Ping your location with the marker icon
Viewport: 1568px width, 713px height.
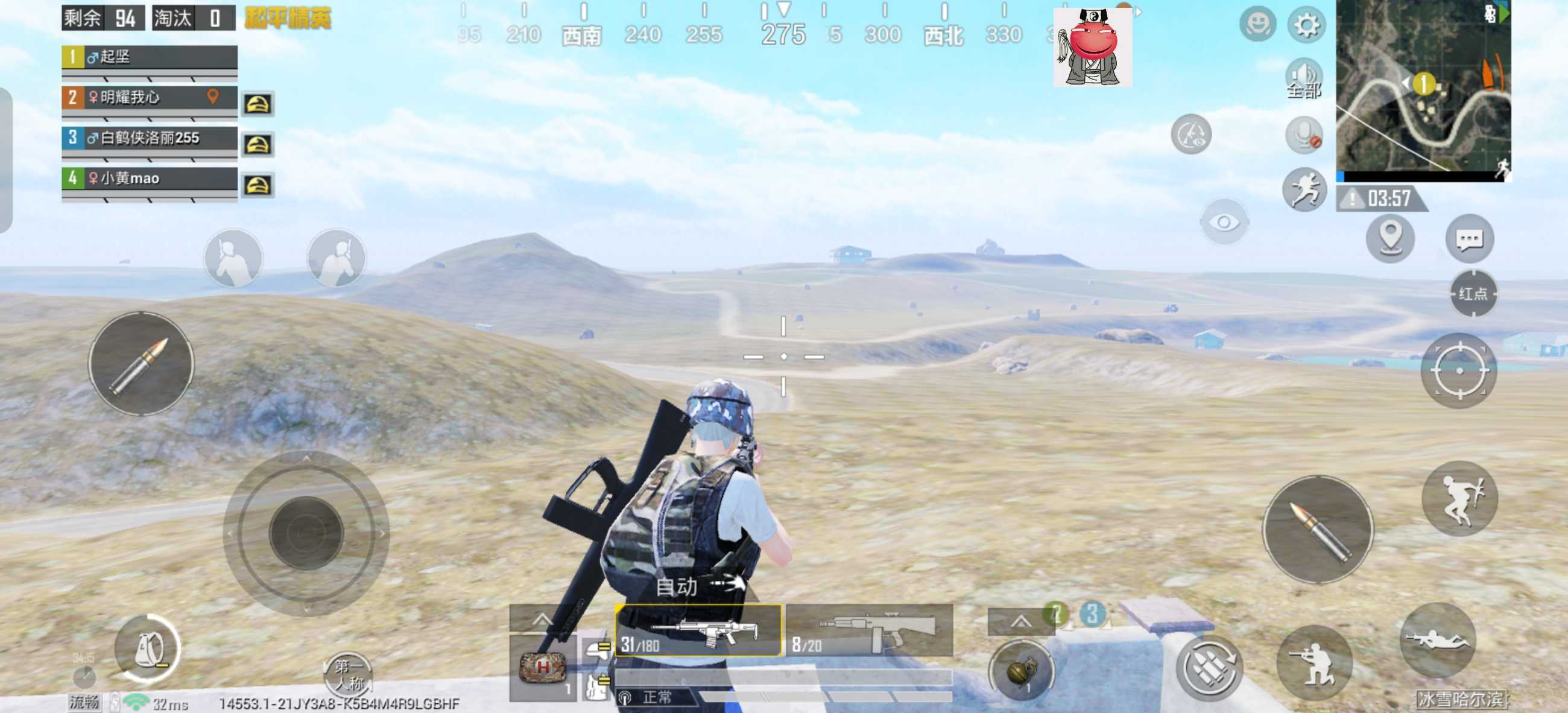click(1391, 239)
